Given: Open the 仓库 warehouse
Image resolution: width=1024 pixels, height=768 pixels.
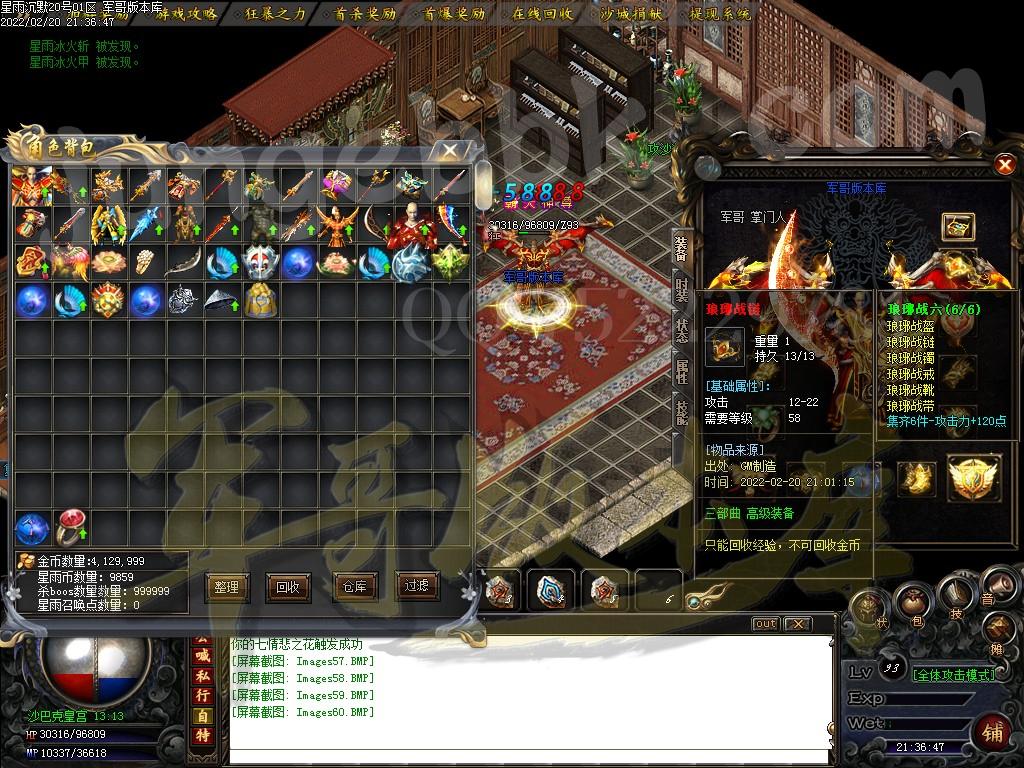Looking at the screenshot, I should [354, 587].
